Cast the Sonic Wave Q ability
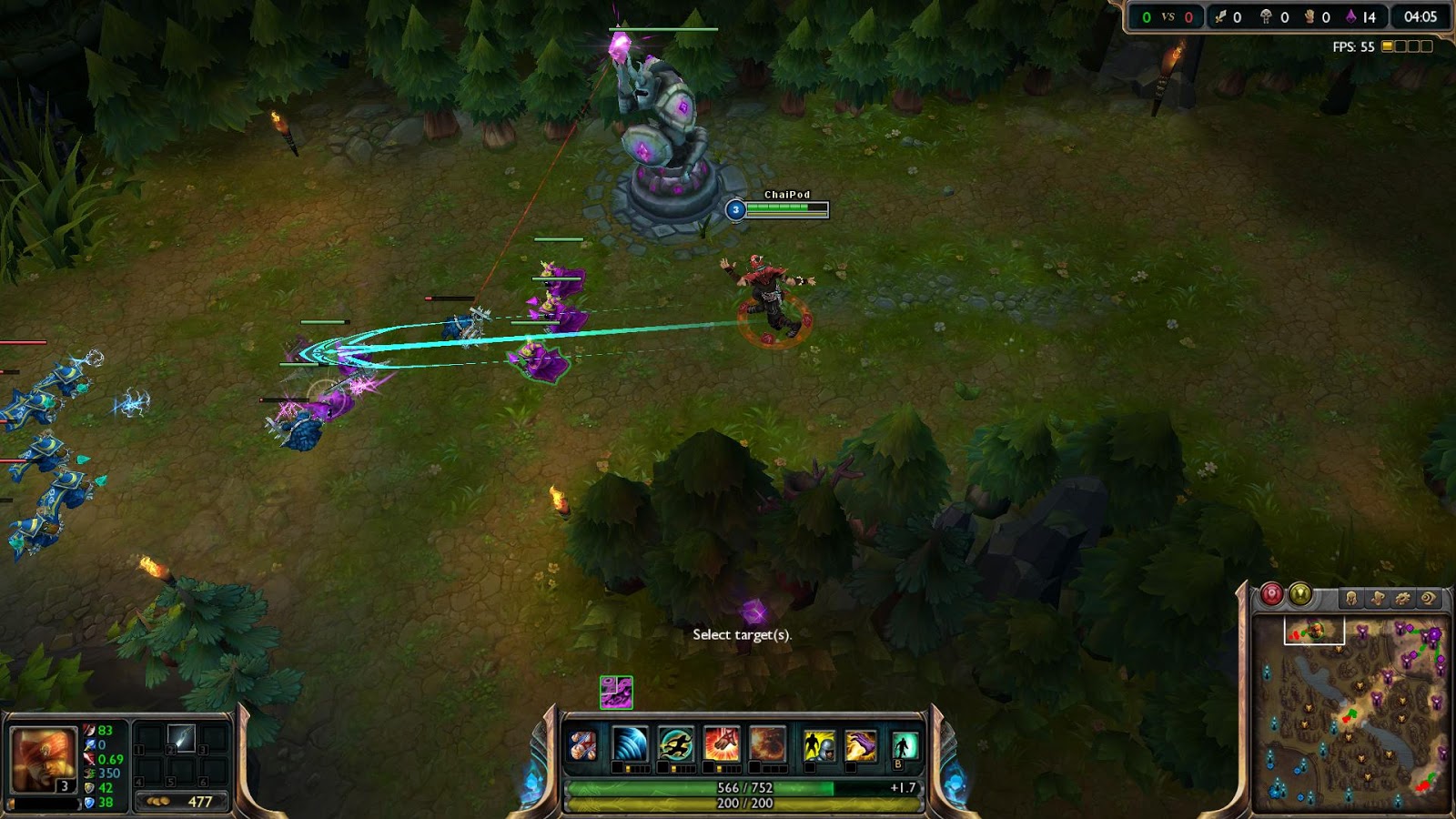This screenshot has width=1456, height=819. click(x=628, y=743)
